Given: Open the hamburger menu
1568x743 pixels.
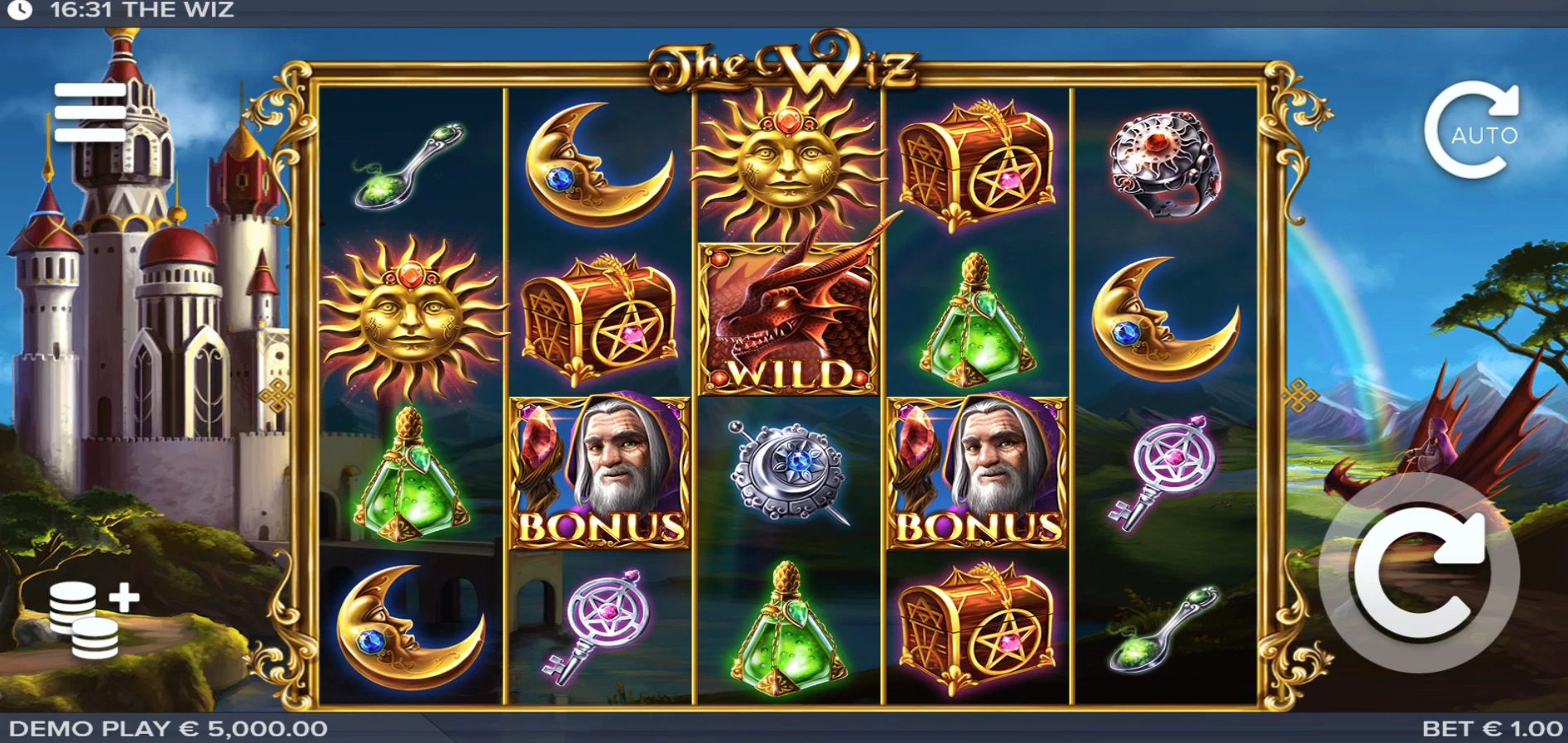Looking at the screenshot, I should click(x=90, y=112).
